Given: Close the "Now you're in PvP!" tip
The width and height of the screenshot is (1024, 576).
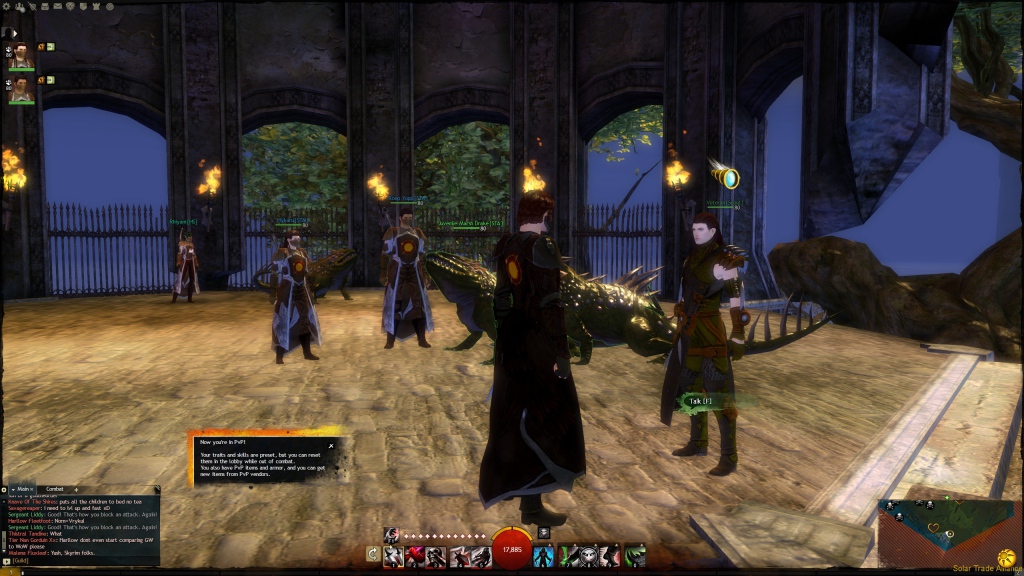Looking at the screenshot, I should pyautogui.click(x=331, y=446).
